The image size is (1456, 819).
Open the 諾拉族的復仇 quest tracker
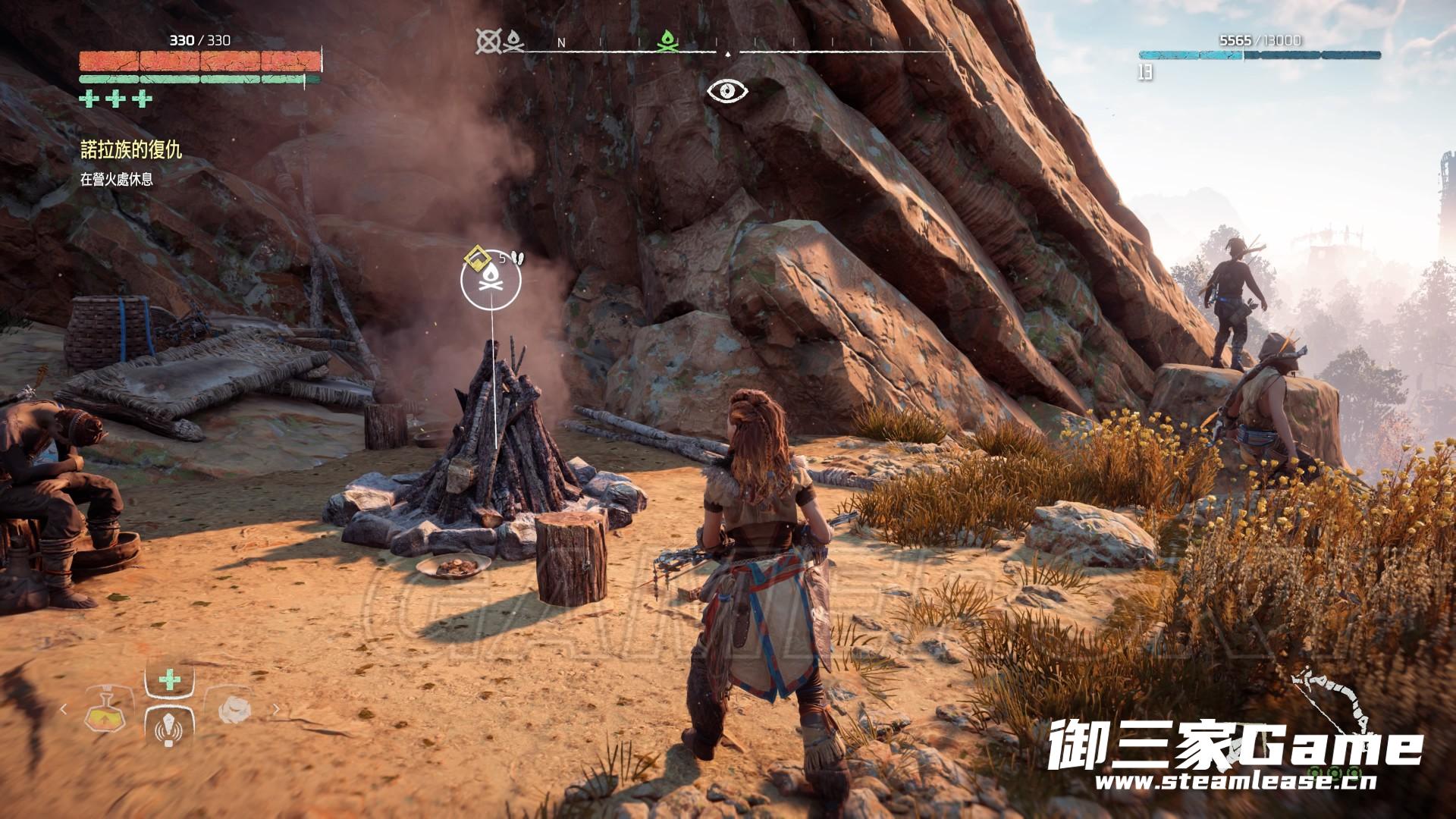pos(131,150)
